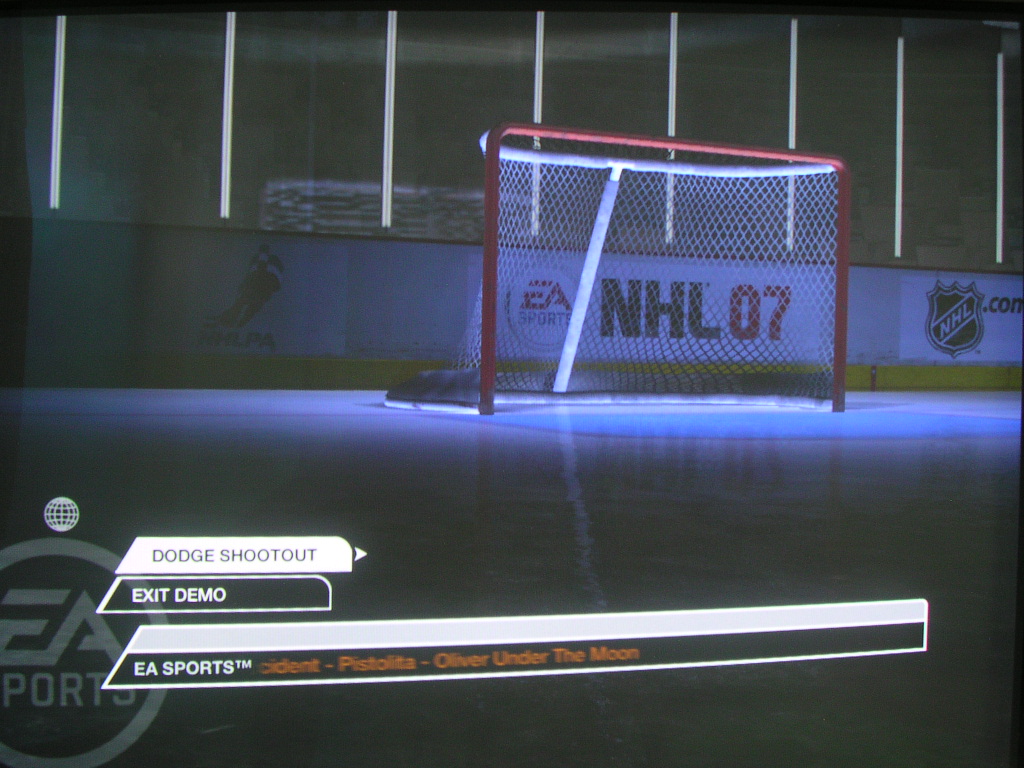Click the globe icon above the menu
Image resolution: width=1024 pixels, height=768 pixels.
pyautogui.click(x=61, y=514)
